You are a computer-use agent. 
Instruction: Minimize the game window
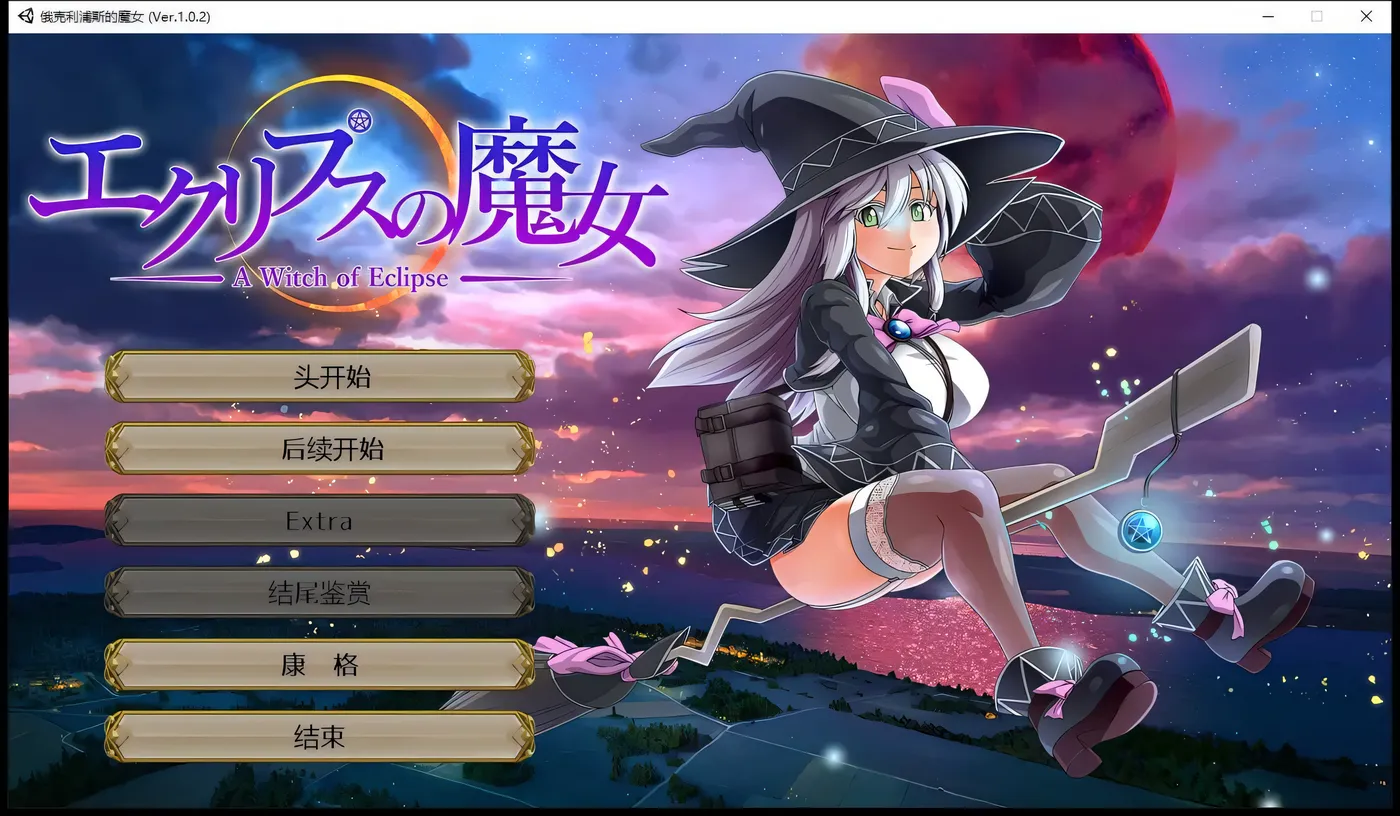click(1267, 16)
